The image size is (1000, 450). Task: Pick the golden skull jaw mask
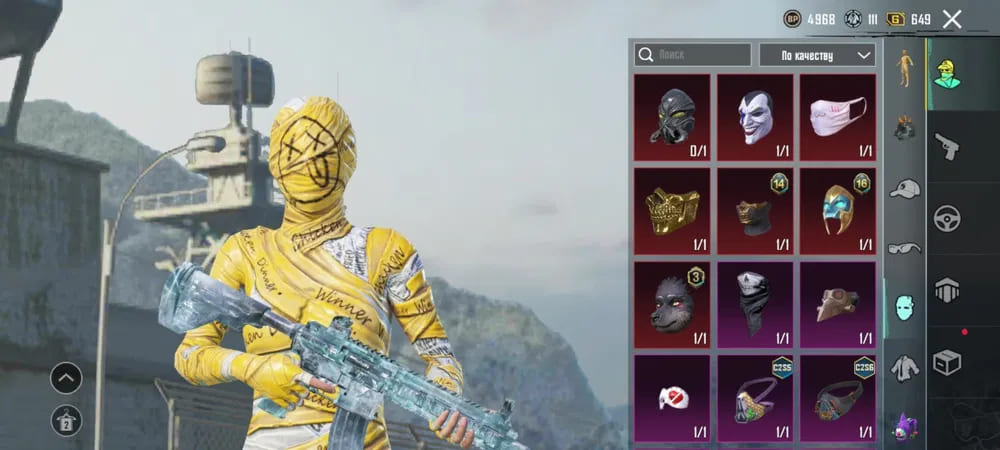tap(672, 210)
